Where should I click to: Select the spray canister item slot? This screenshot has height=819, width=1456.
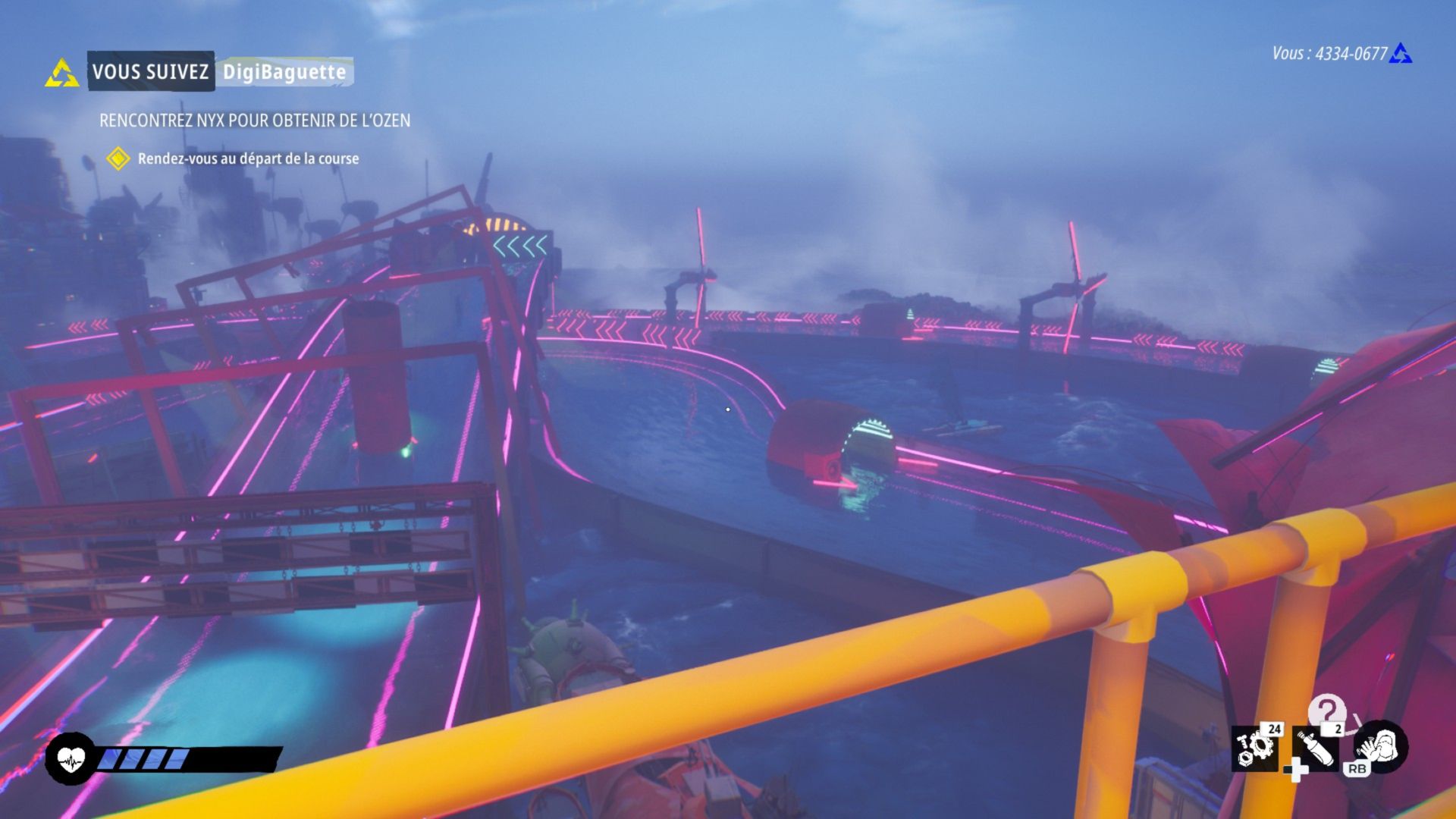1313,748
